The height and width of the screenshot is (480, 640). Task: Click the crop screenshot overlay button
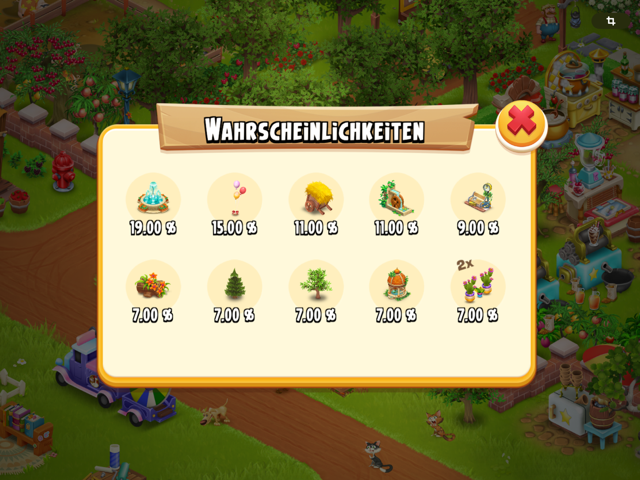(610, 20)
